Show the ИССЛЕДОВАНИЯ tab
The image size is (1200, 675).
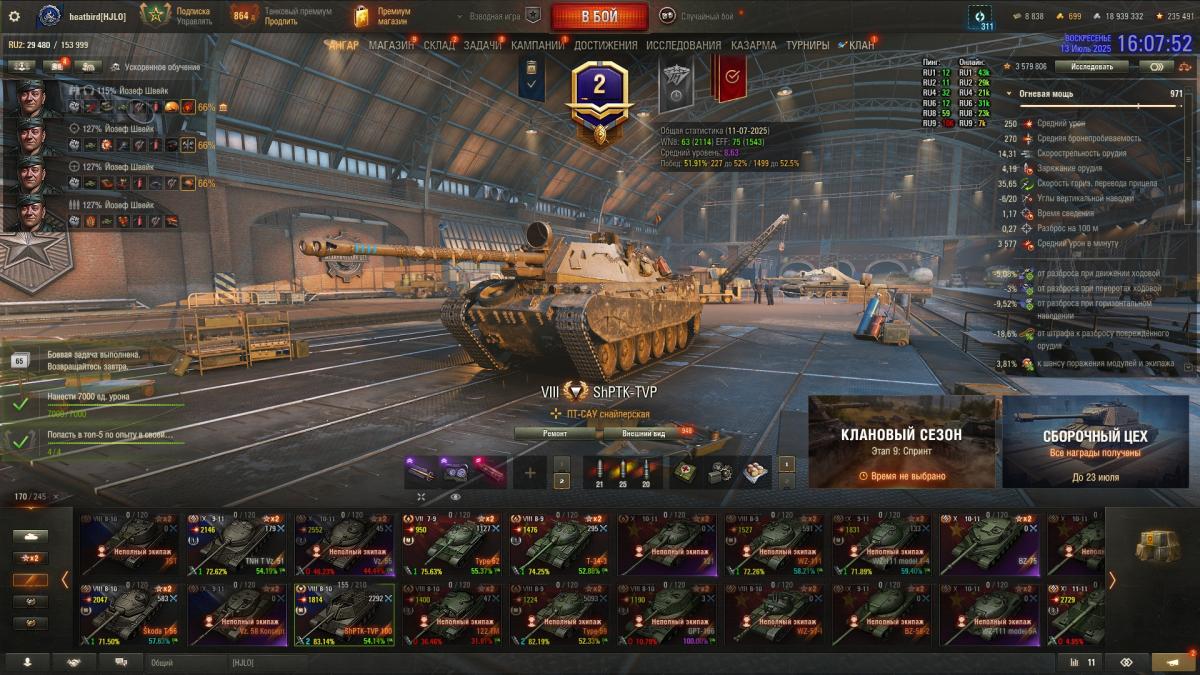(x=683, y=45)
